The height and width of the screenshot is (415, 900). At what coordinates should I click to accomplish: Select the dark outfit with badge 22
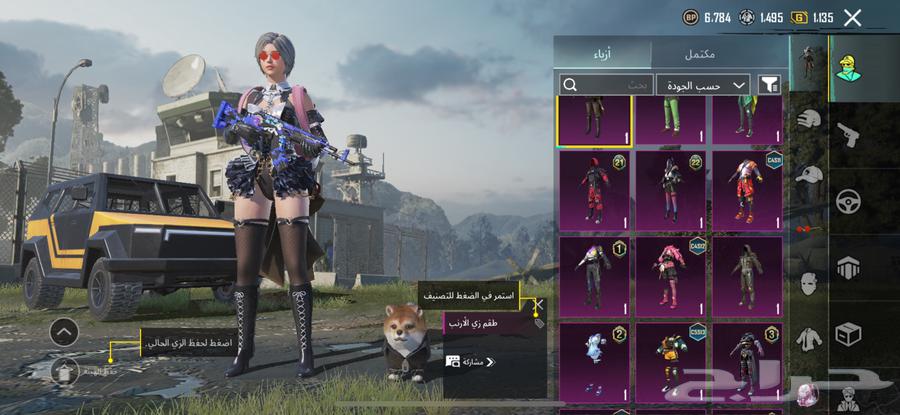[x=670, y=190]
